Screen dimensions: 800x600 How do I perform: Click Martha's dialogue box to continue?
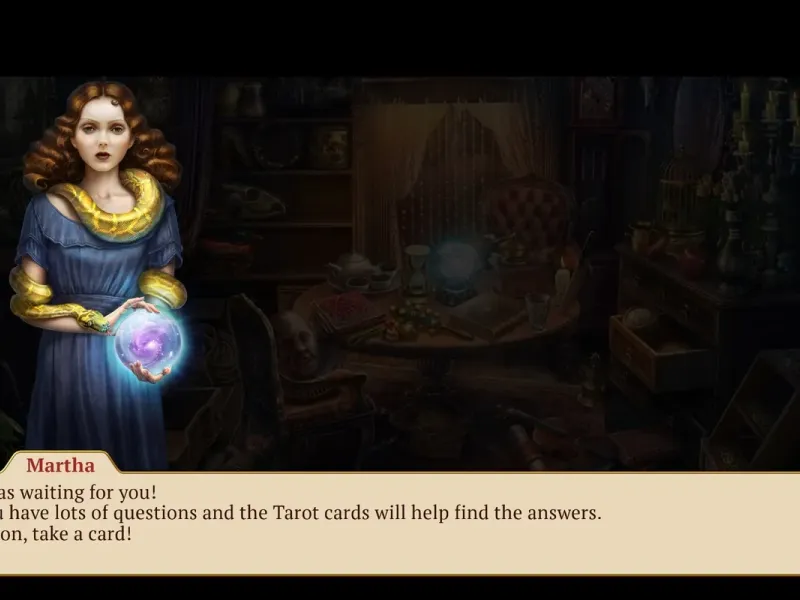[400, 522]
